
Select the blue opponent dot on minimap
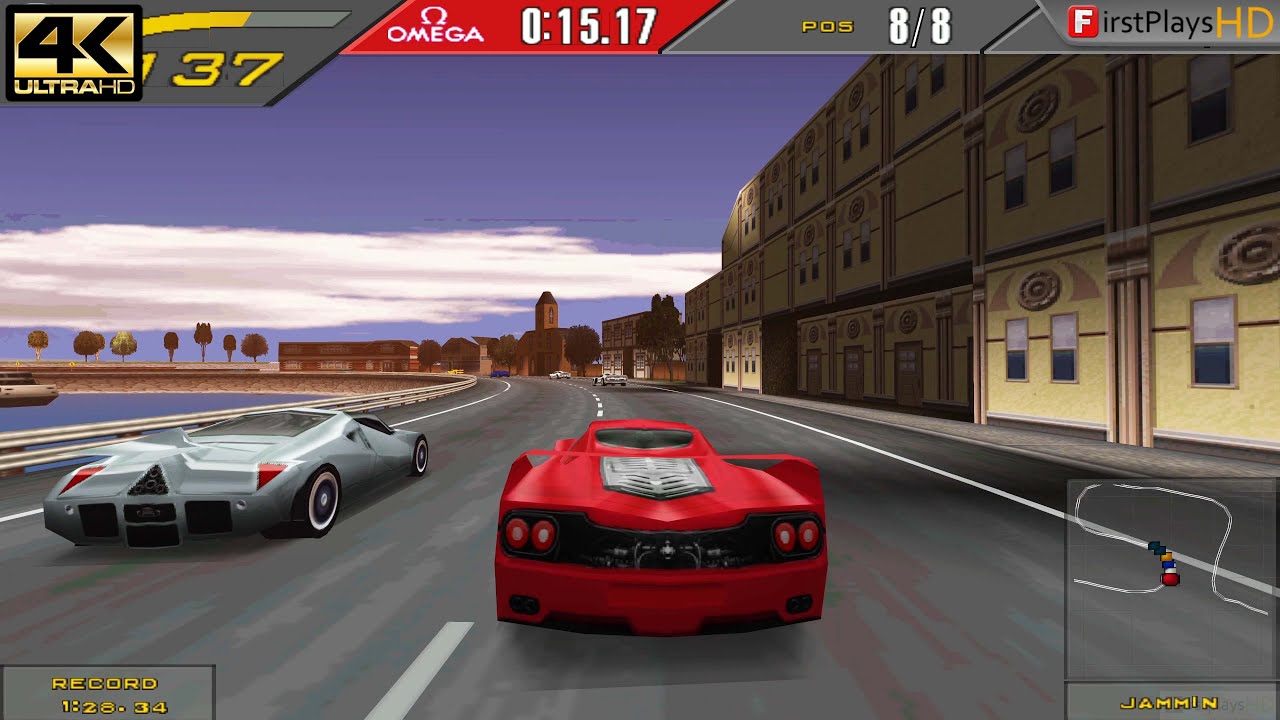(1168, 565)
